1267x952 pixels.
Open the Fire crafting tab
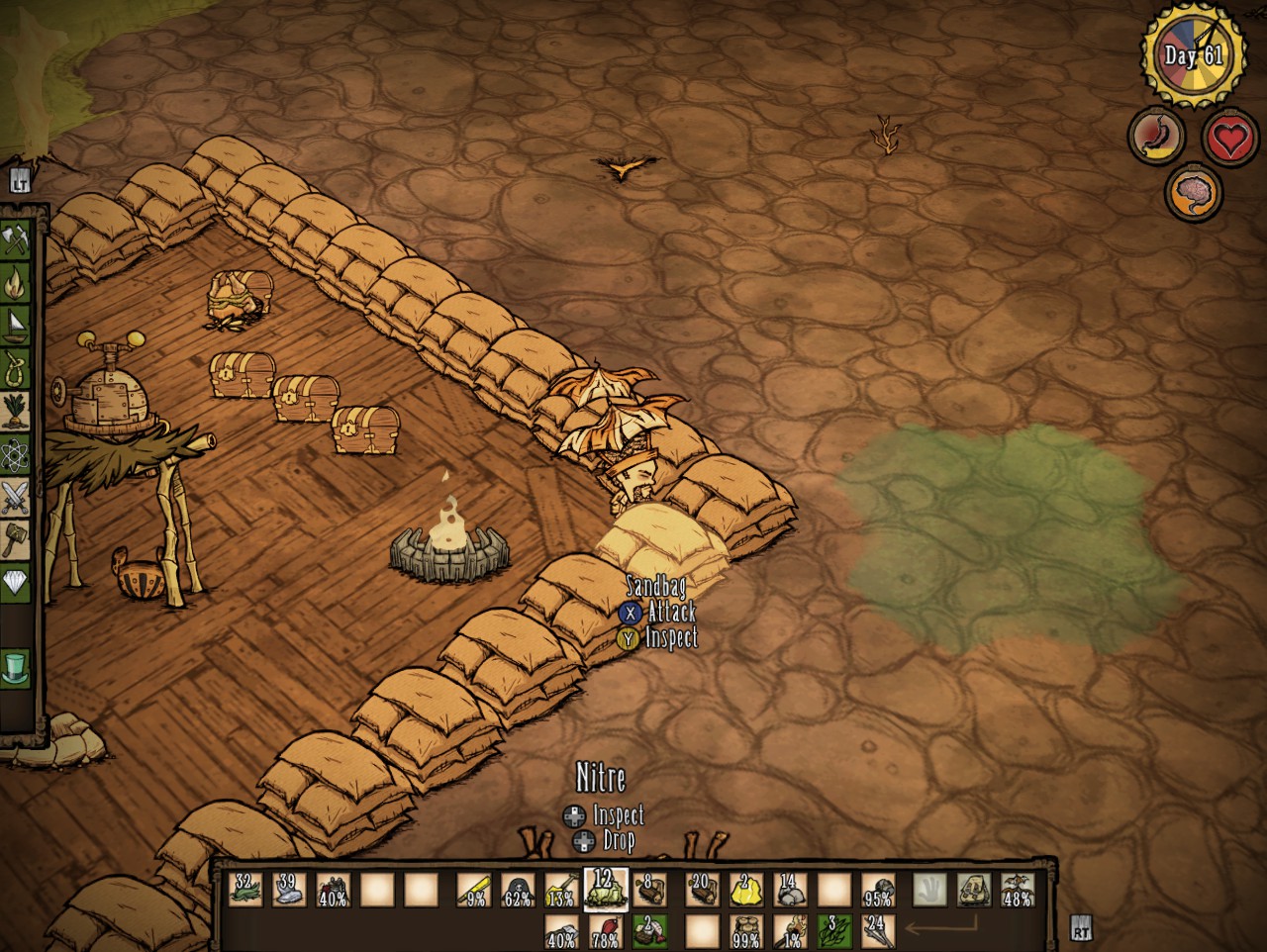click(16, 284)
